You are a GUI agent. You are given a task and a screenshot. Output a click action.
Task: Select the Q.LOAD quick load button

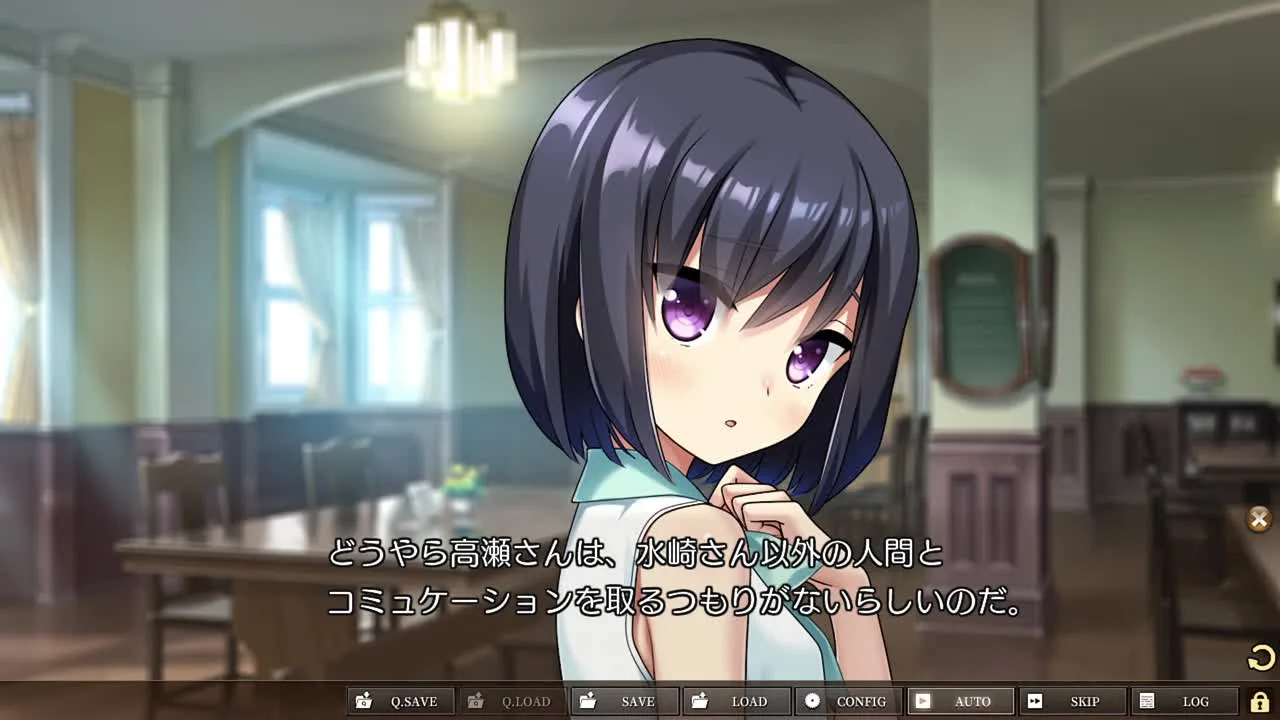coord(512,701)
